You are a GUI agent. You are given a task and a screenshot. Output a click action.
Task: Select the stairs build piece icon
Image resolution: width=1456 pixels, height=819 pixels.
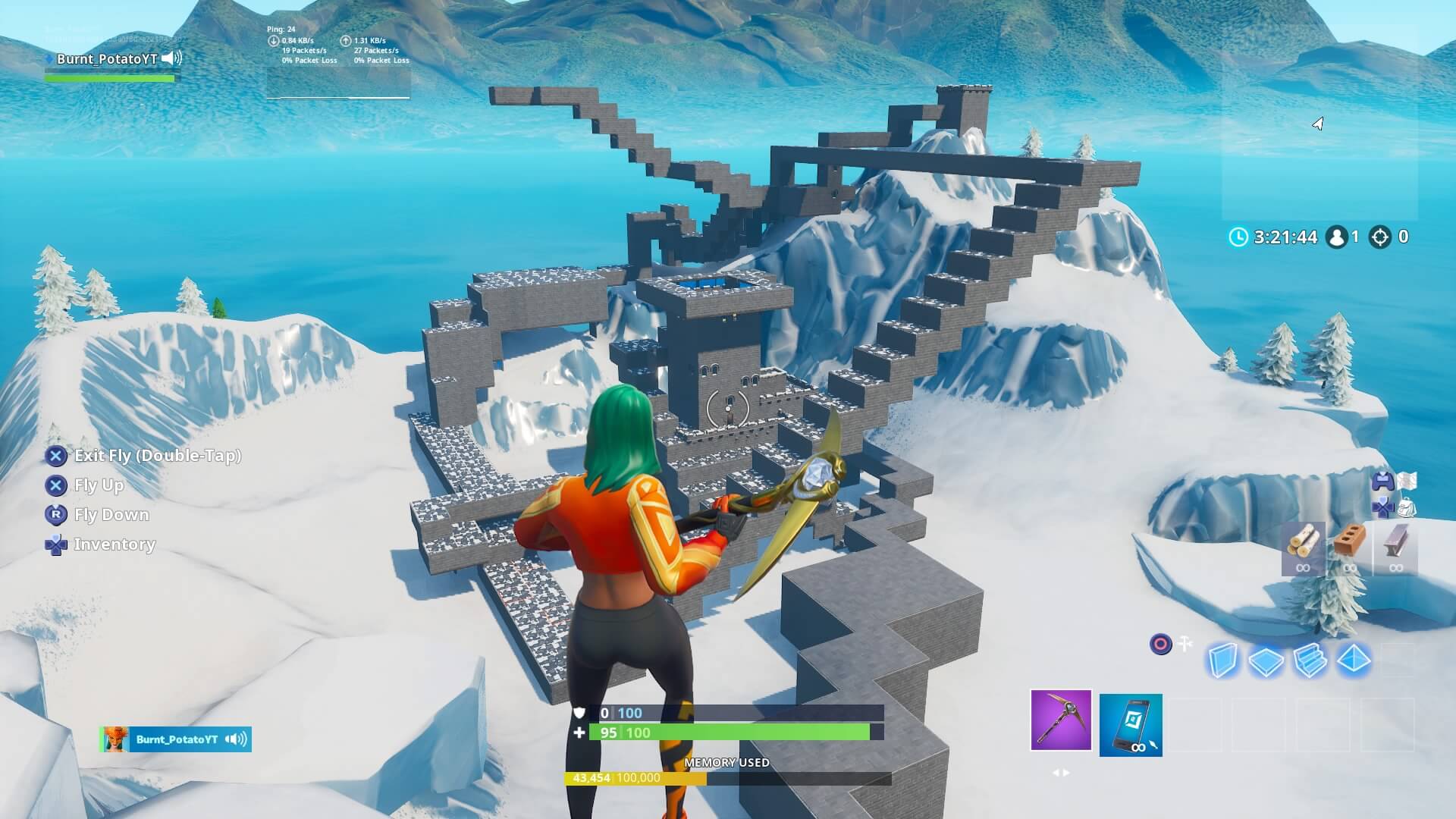point(1310,661)
